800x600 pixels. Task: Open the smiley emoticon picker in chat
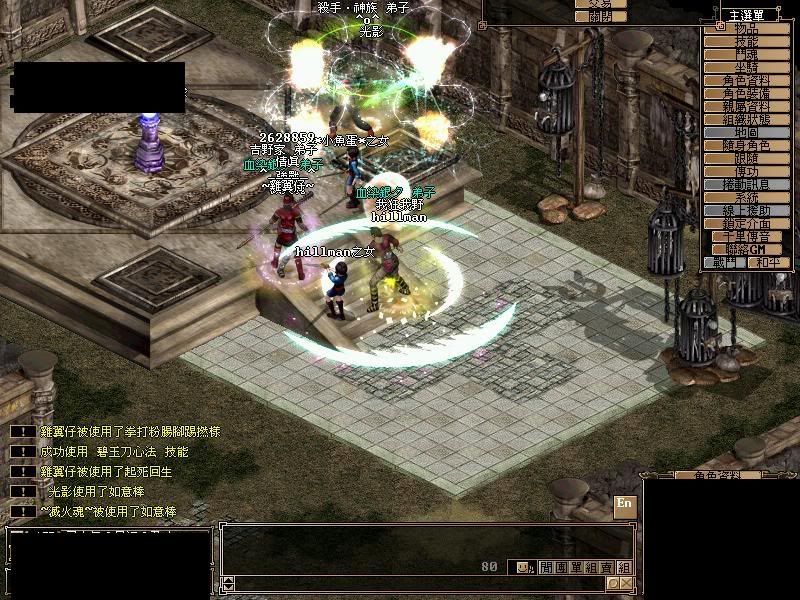pyautogui.click(x=521, y=567)
